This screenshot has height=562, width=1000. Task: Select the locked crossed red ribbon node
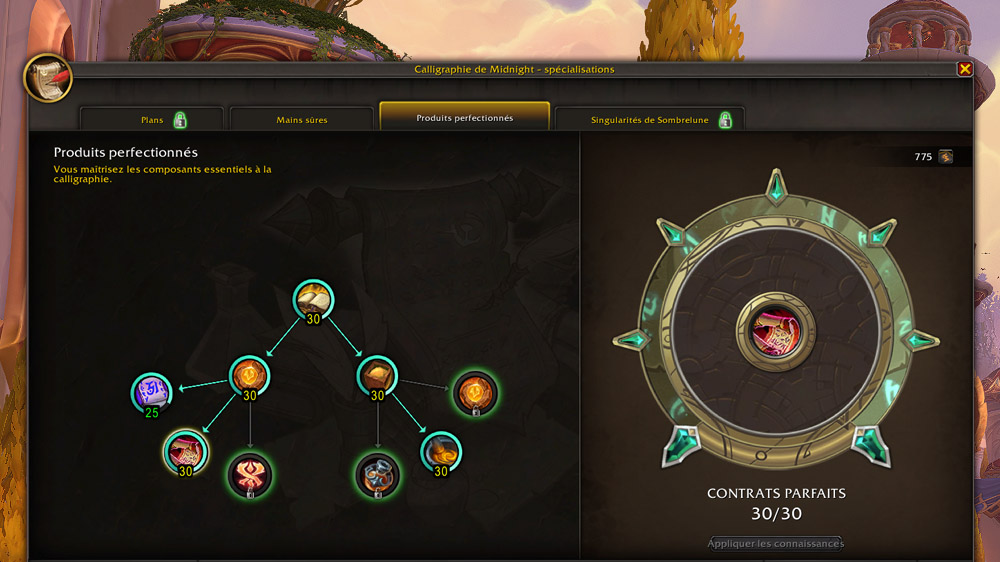(248, 474)
